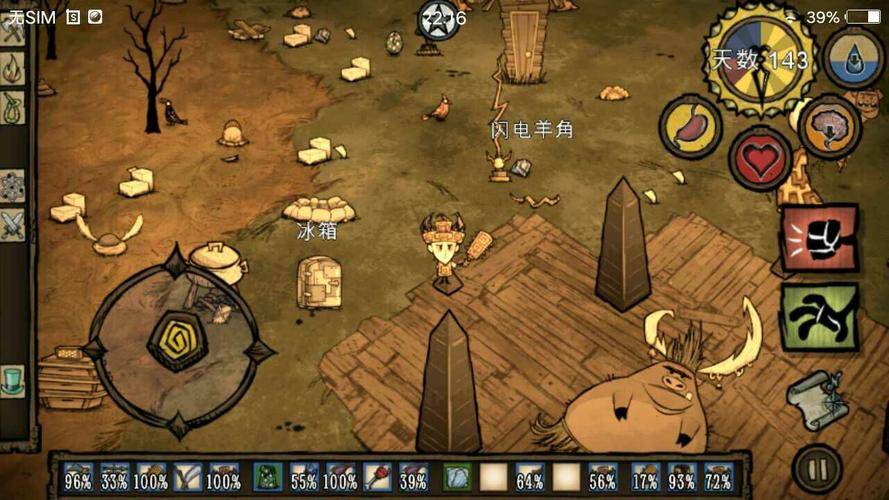Tap the green running-figure action button
The width and height of the screenshot is (889, 500).
(x=818, y=316)
